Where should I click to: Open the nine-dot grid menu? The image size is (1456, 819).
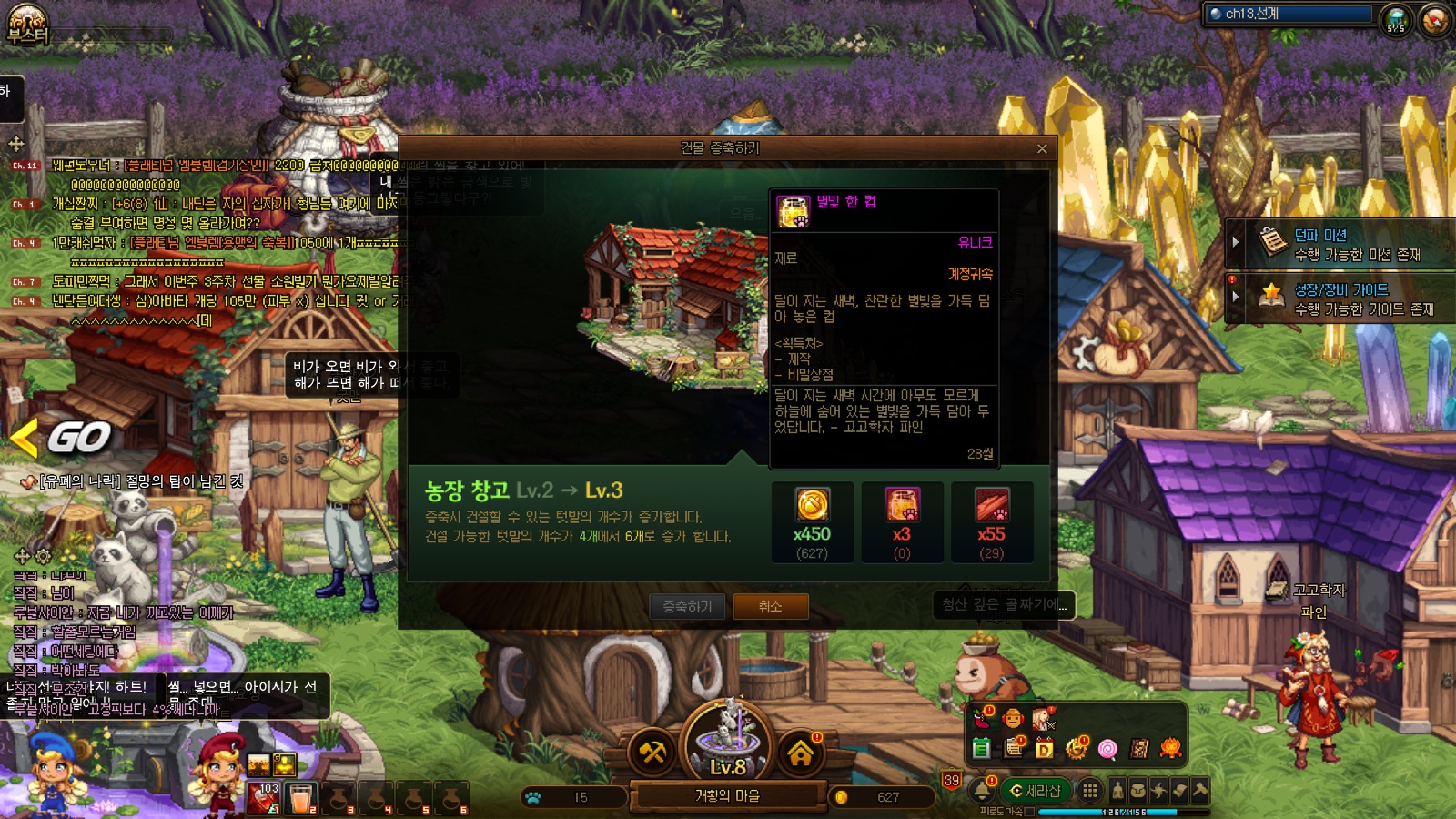point(1089,790)
